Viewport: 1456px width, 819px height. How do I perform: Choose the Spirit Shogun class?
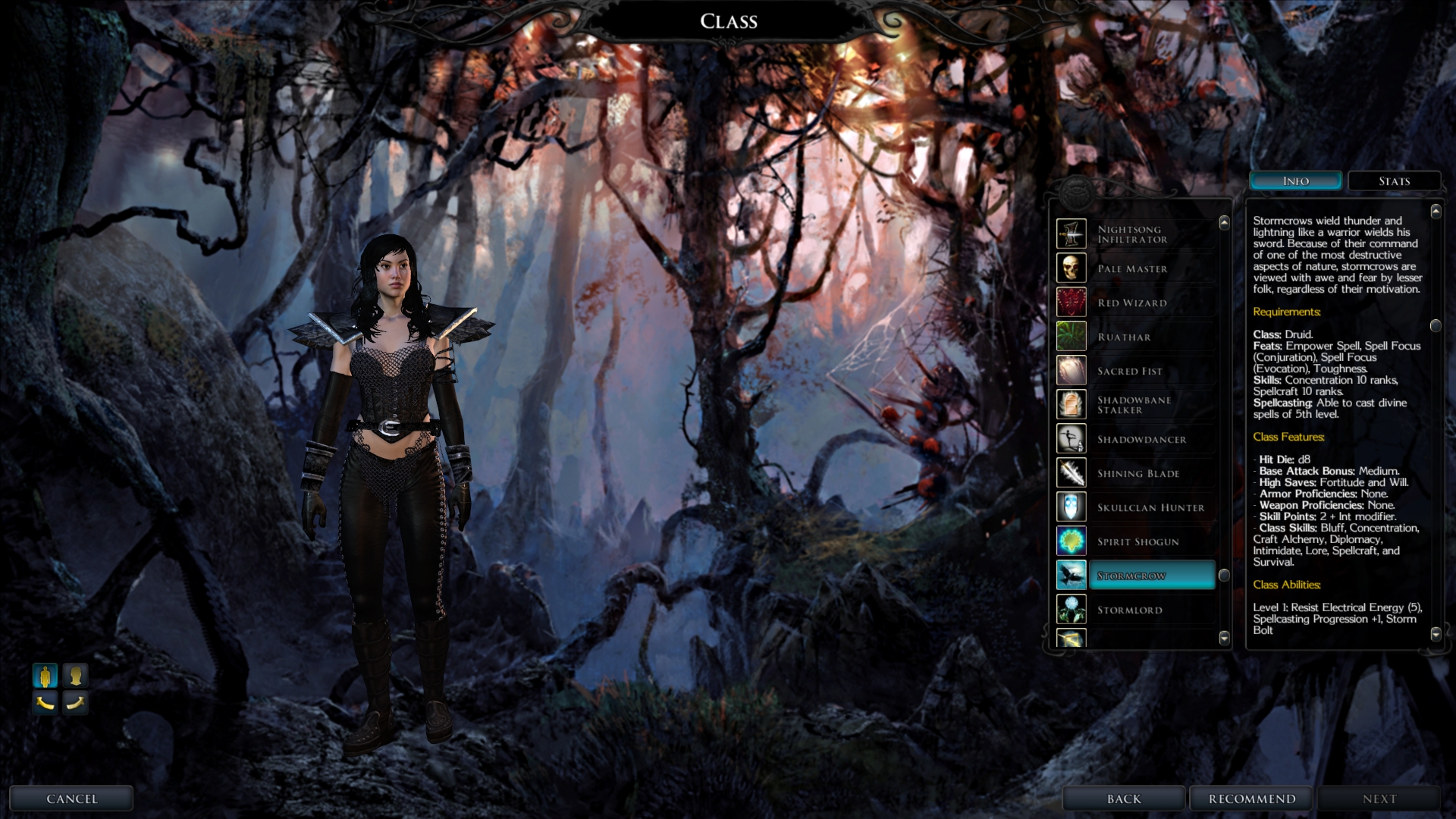pos(1138,541)
